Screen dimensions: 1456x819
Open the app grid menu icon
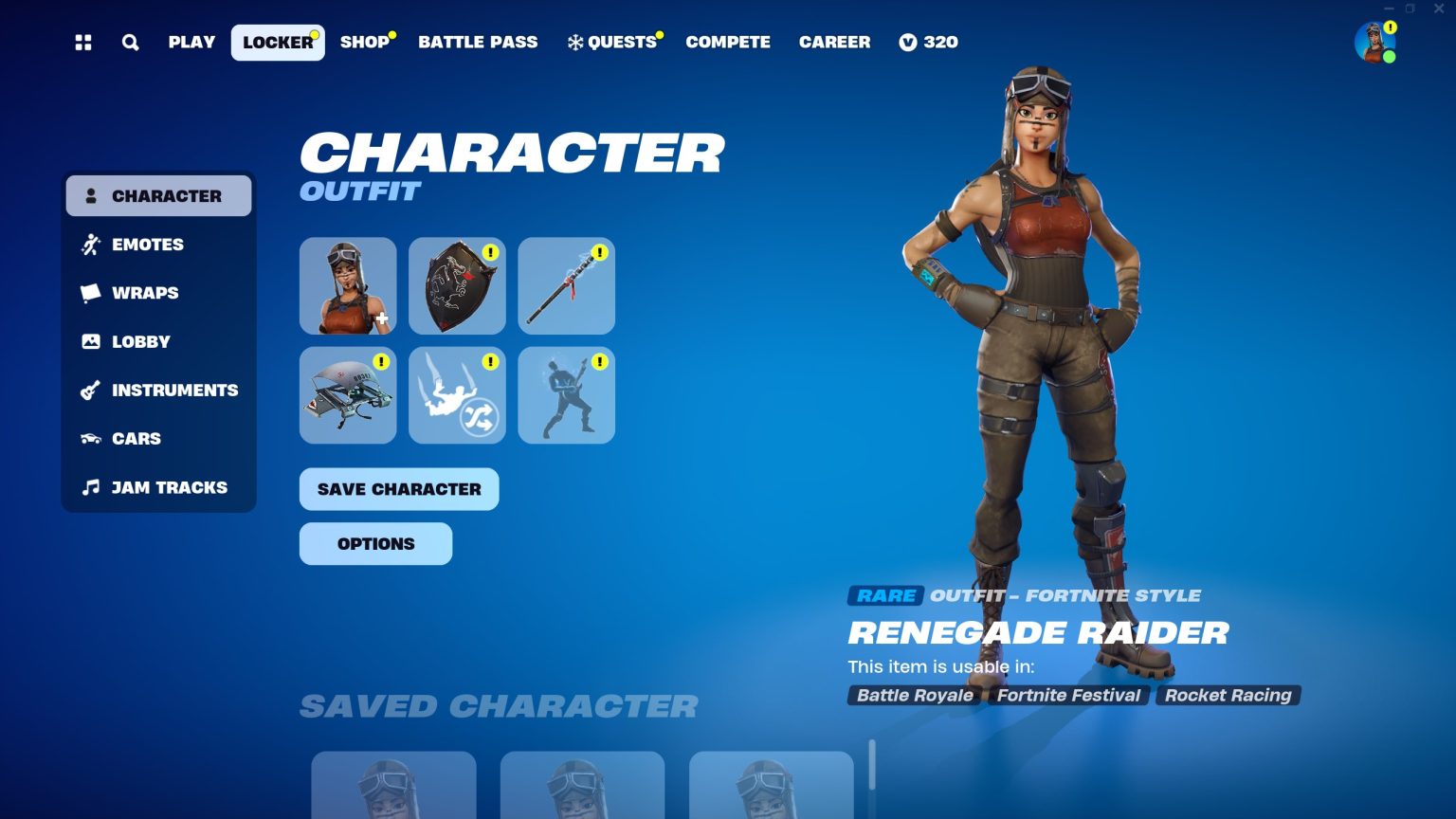coord(82,42)
